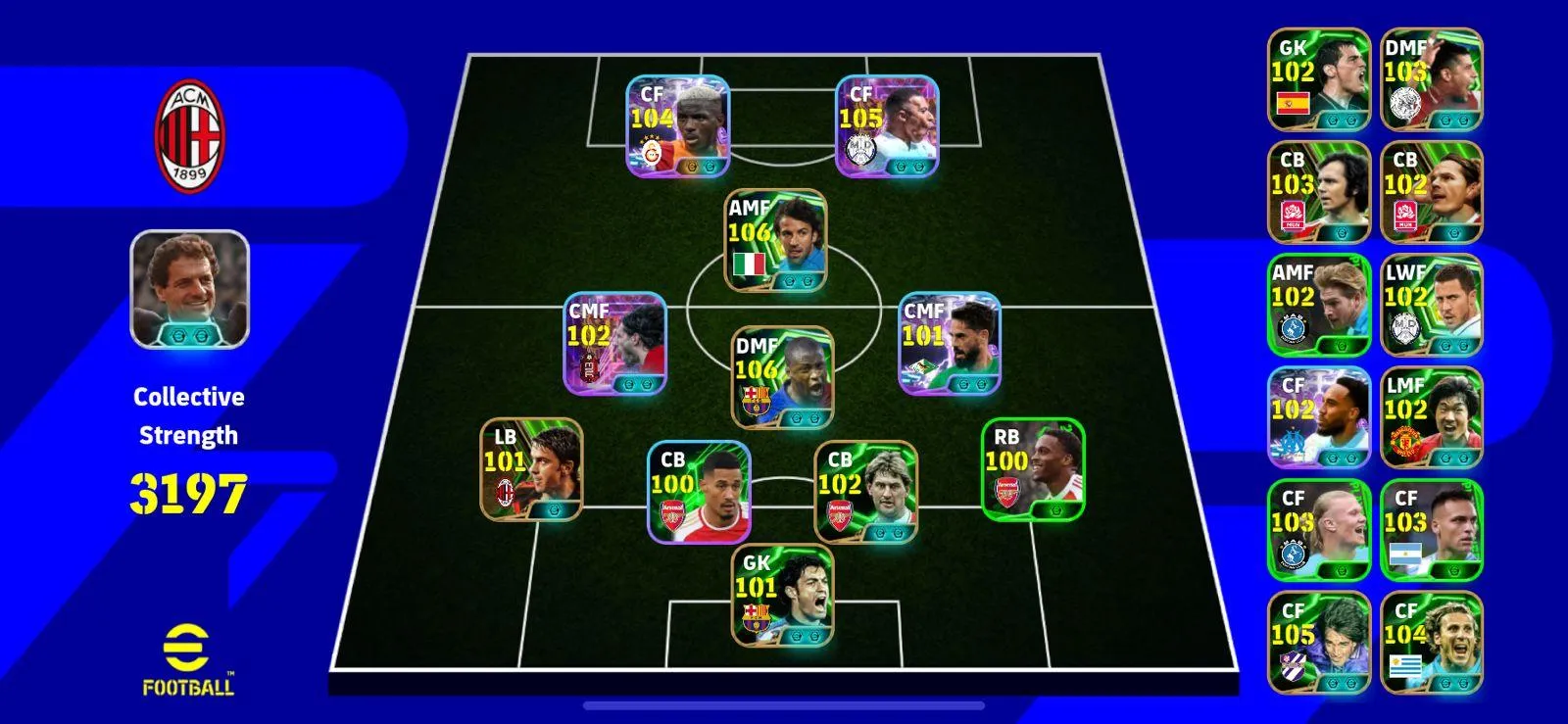Choose the substitute GK 102 with Spain flag
Screen dimensions: 1568x724
[x=1319, y=79]
